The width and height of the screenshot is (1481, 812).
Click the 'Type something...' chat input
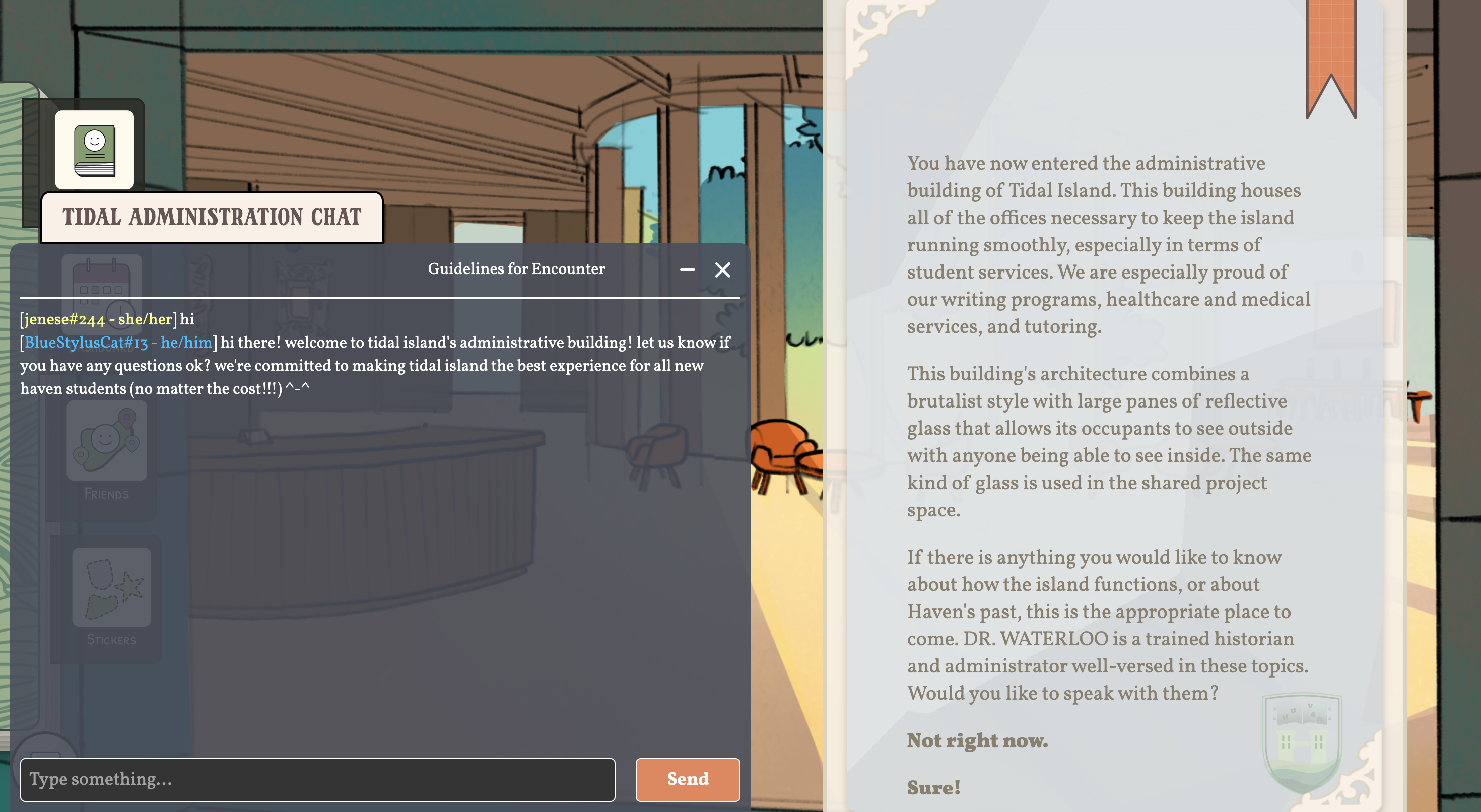tap(317, 779)
